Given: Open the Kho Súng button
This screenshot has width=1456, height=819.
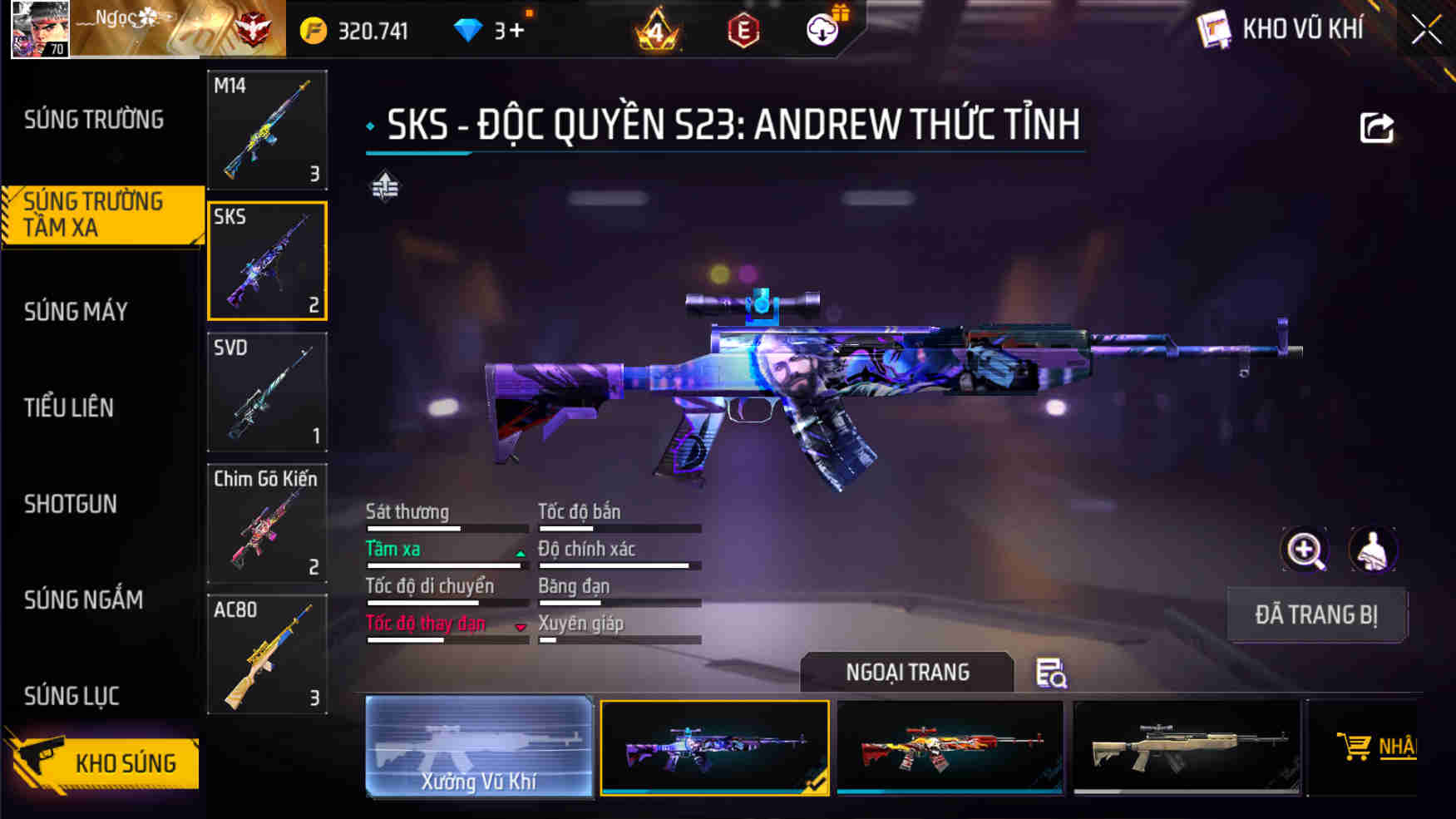Looking at the screenshot, I should pos(125,762).
